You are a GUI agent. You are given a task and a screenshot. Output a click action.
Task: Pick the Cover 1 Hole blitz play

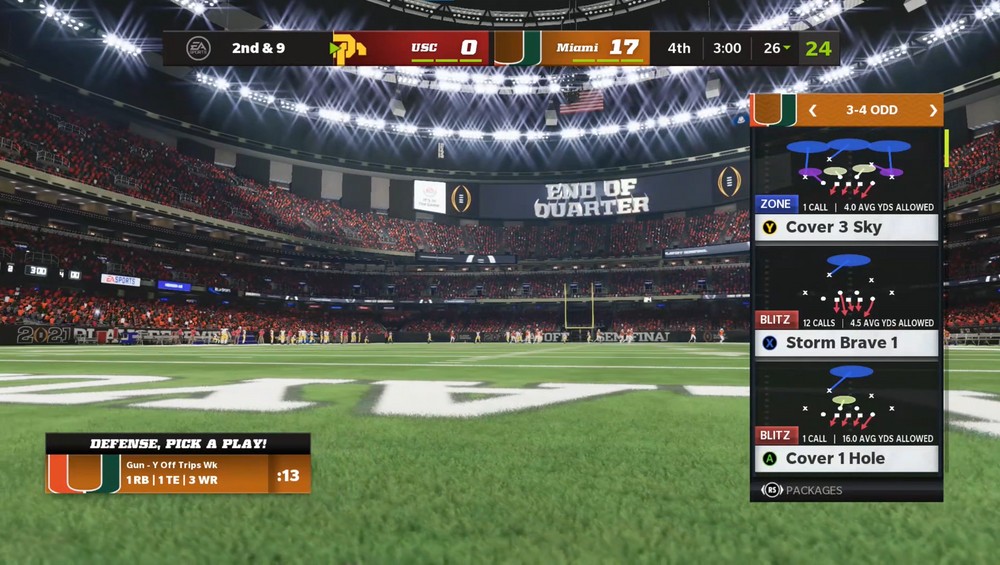point(846,458)
